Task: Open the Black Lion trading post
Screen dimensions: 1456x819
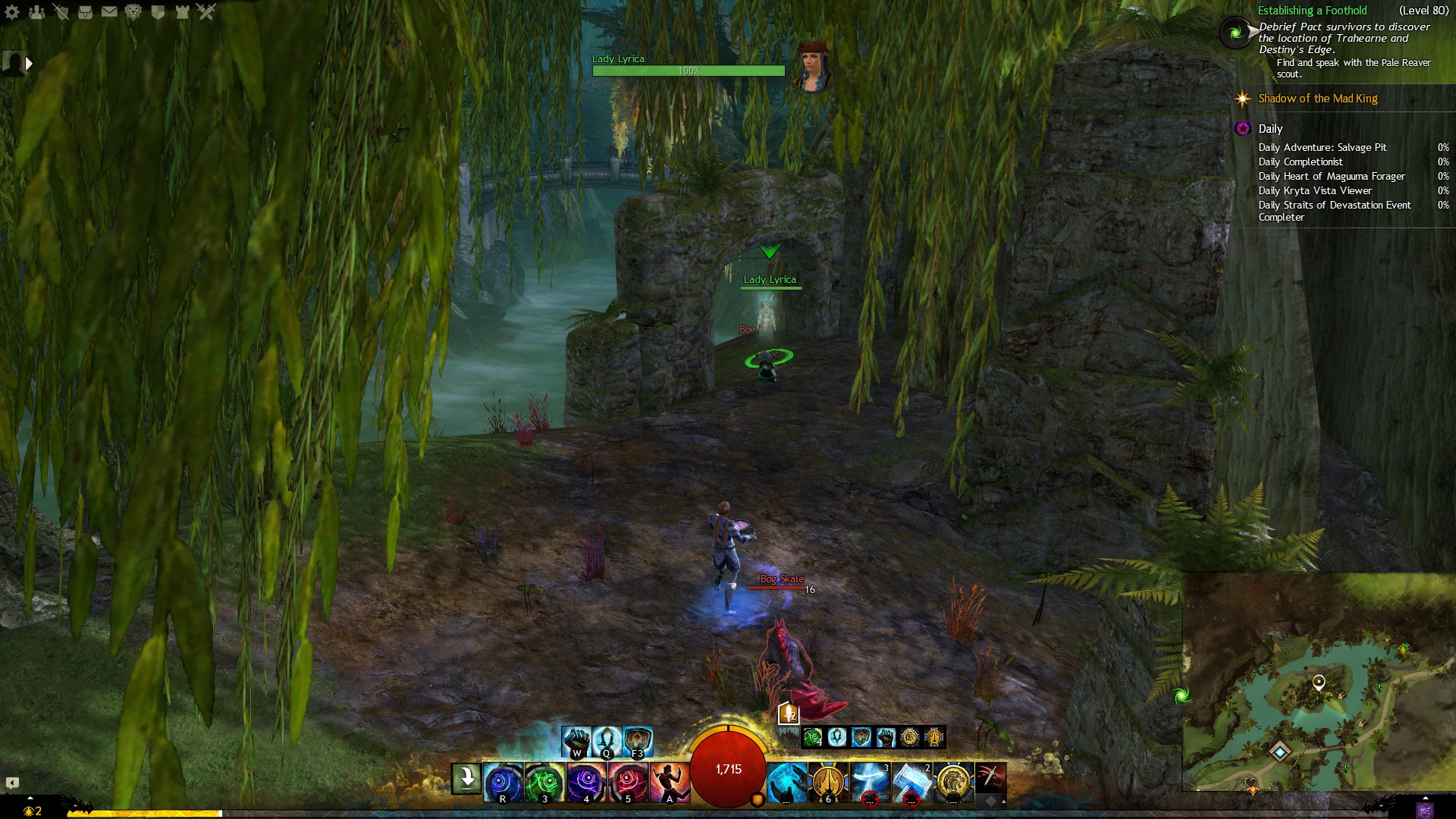Action: pos(133,11)
